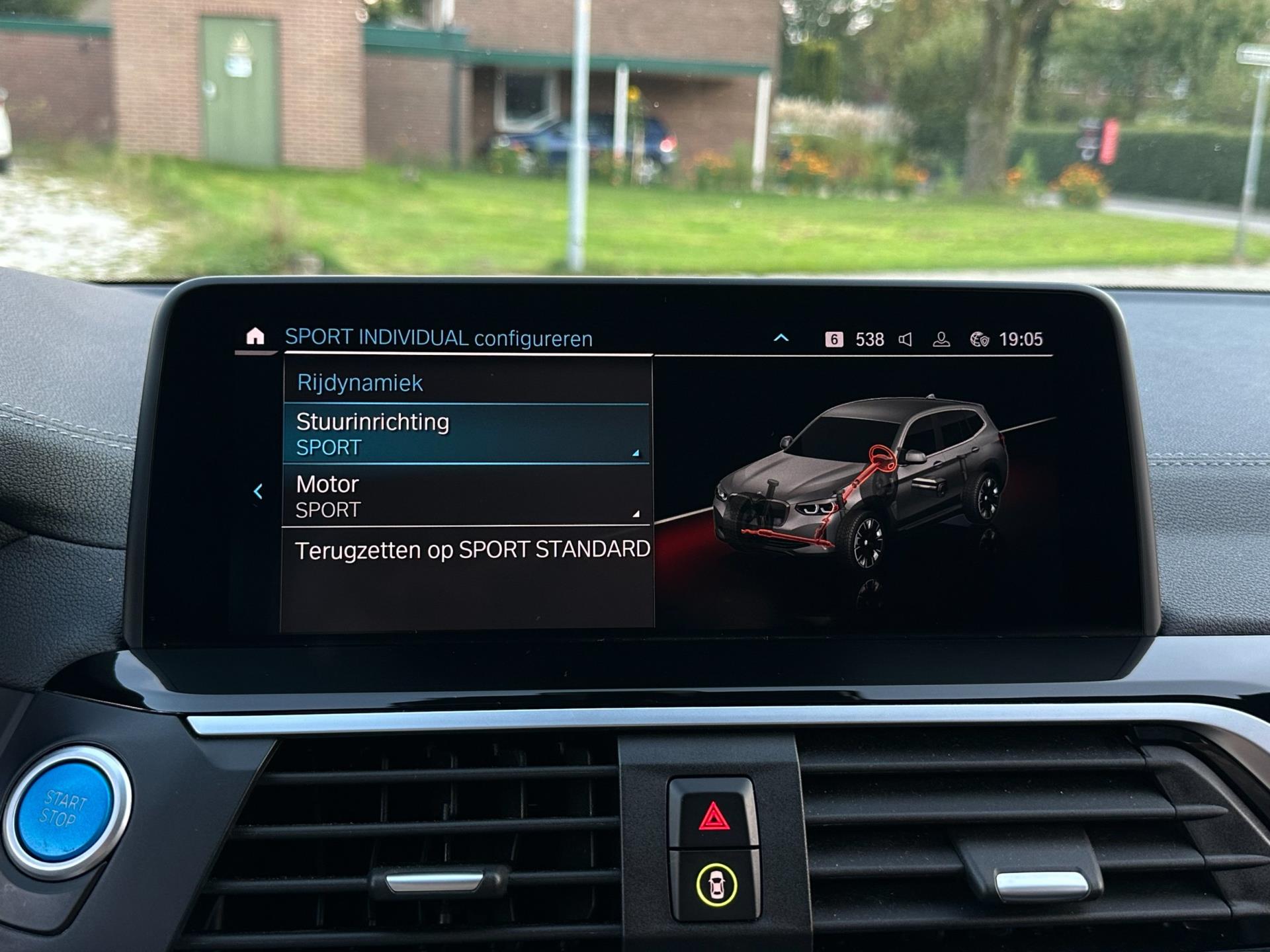The image size is (1270, 952).
Task: Go back with the left arrow
Action: [x=259, y=491]
